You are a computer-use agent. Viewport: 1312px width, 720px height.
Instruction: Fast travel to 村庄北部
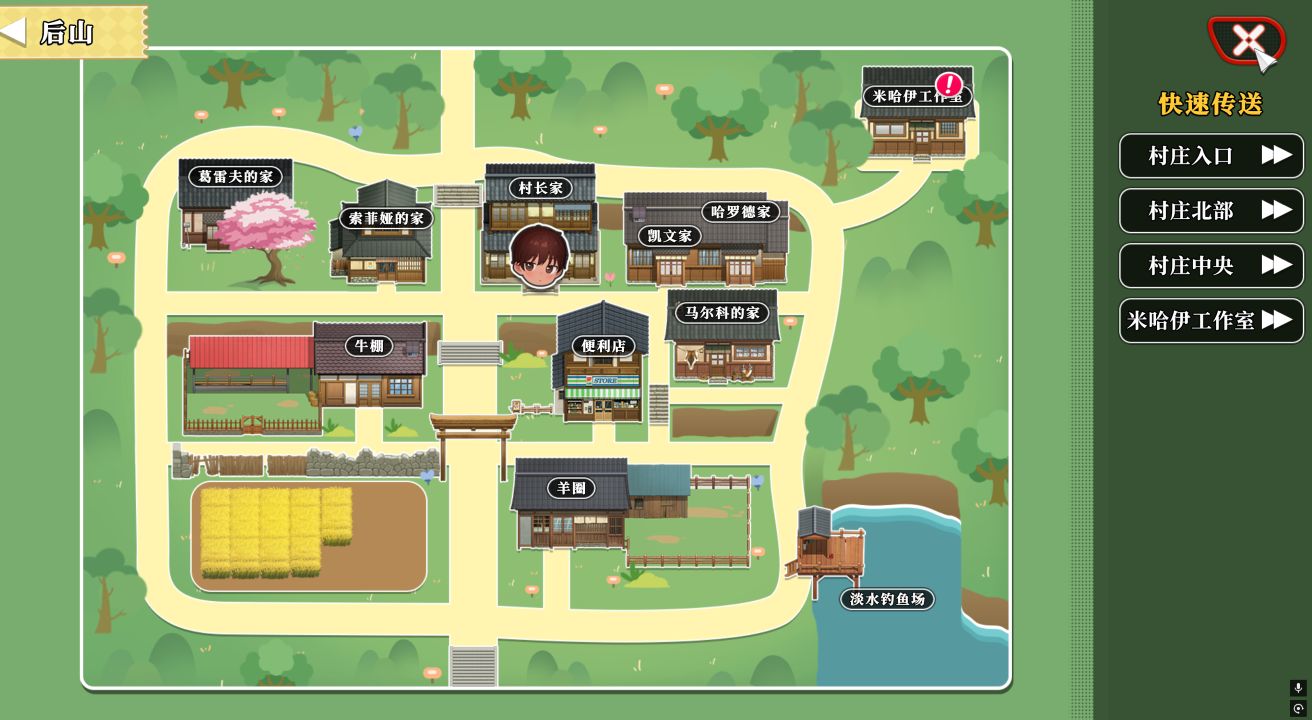tap(1211, 211)
